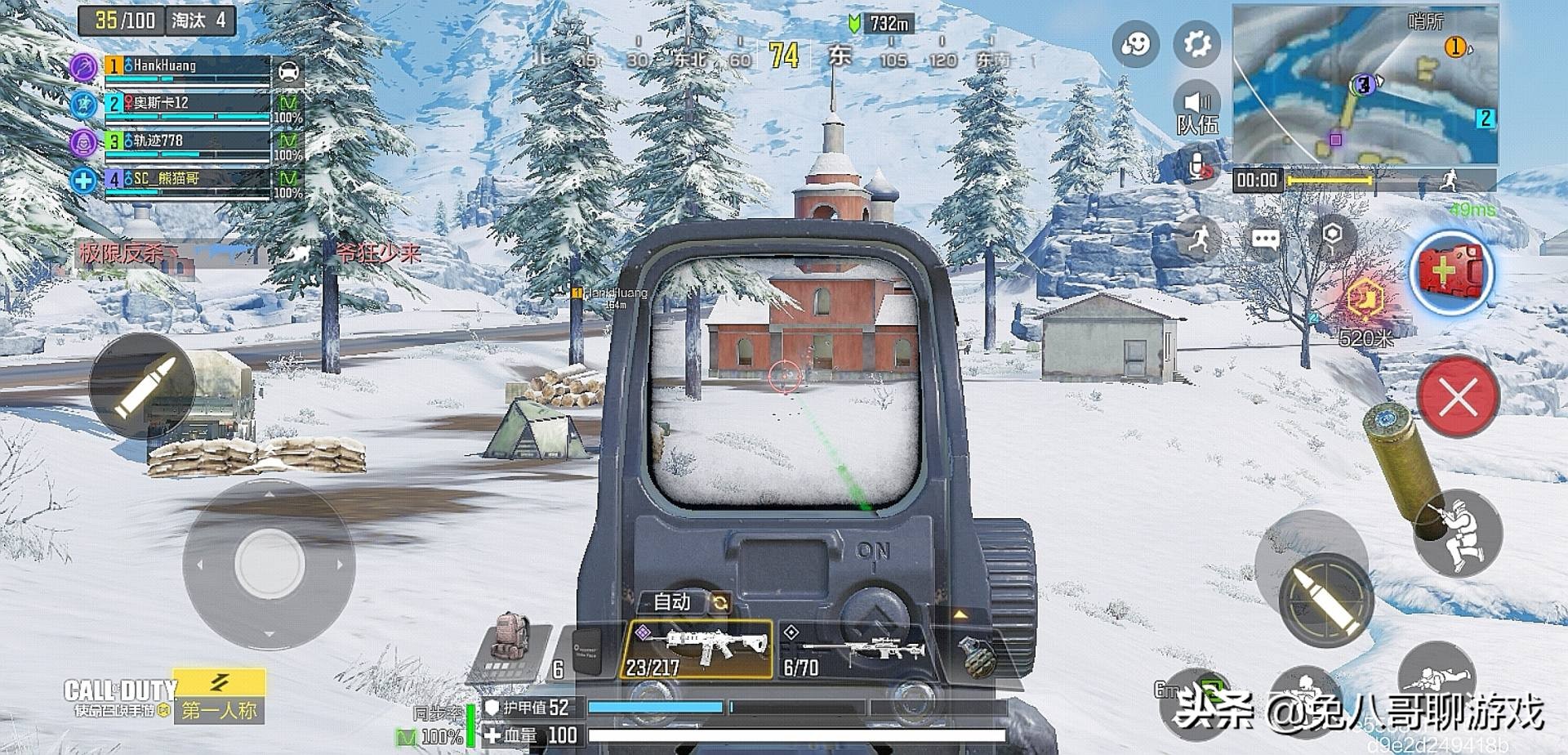Viewport: 1568px width, 755px height.
Task: Tap the left-side bullet fire button
Action: tap(144, 386)
